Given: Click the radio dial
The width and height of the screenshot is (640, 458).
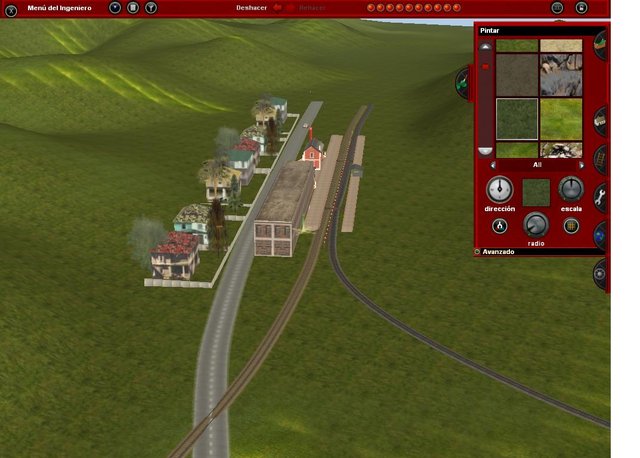Looking at the screenshot, I should pos(535,224).
